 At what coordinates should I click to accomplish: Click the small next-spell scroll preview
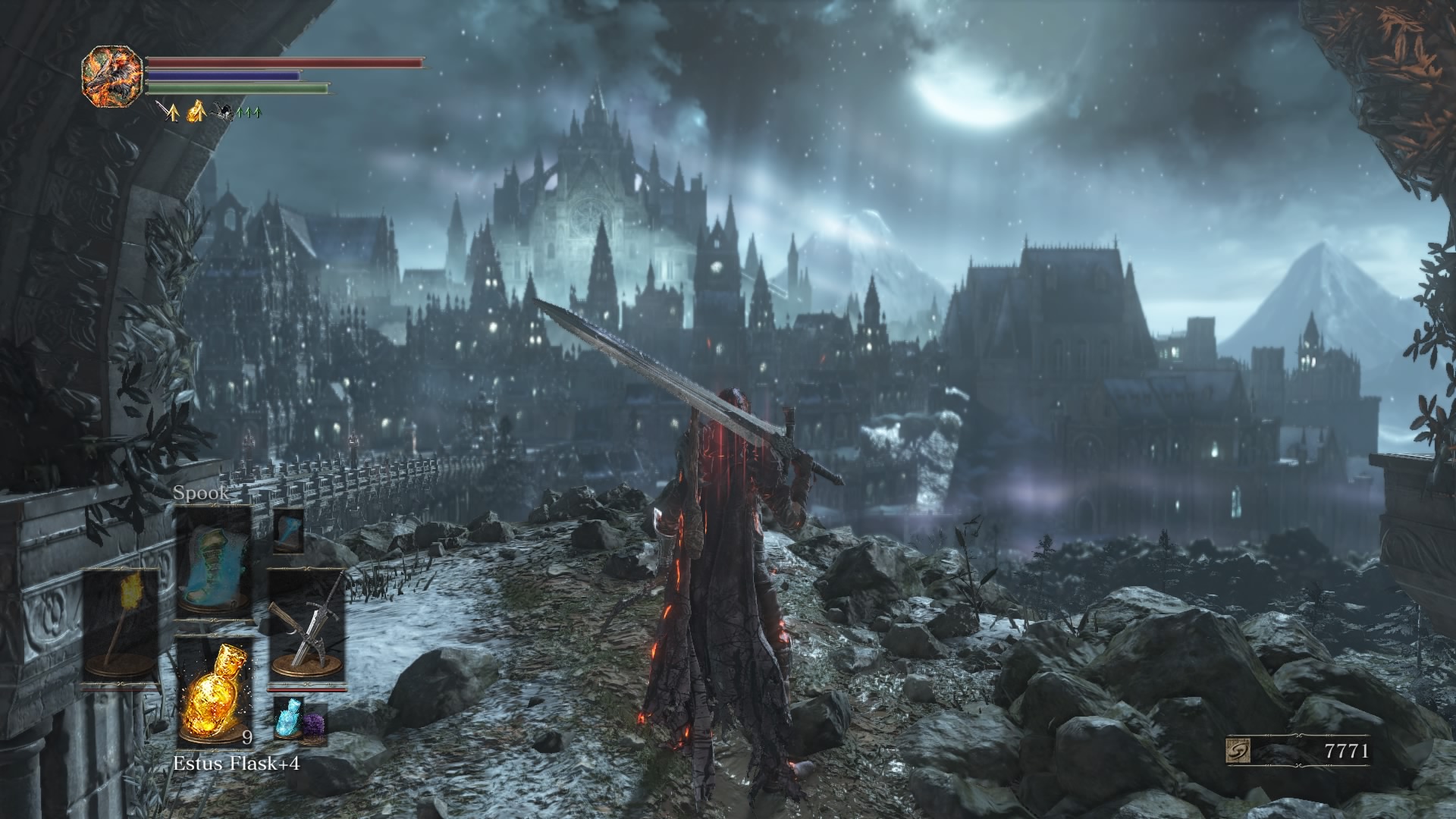(288, 530)
